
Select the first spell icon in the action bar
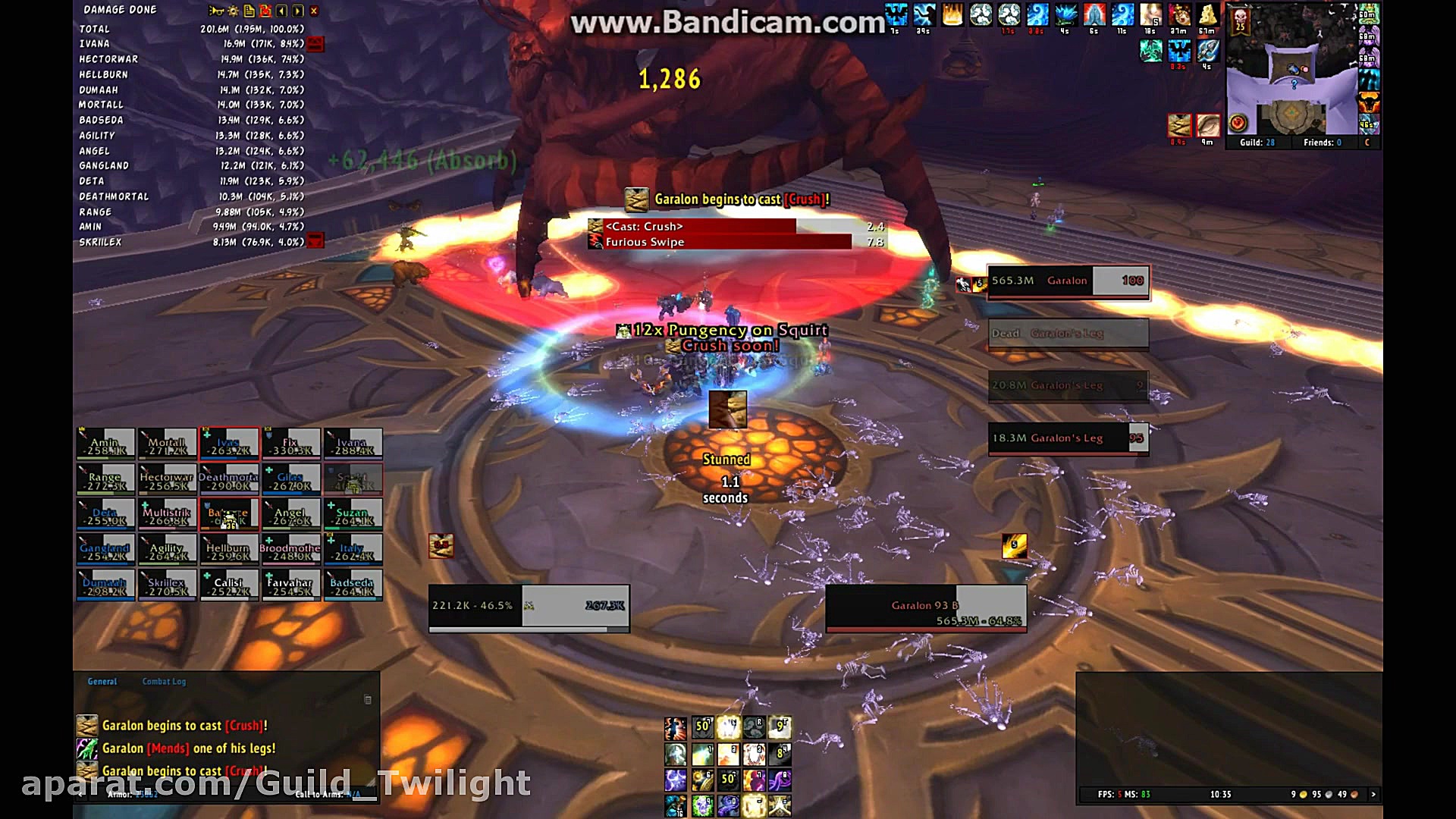tap(674, 726)
